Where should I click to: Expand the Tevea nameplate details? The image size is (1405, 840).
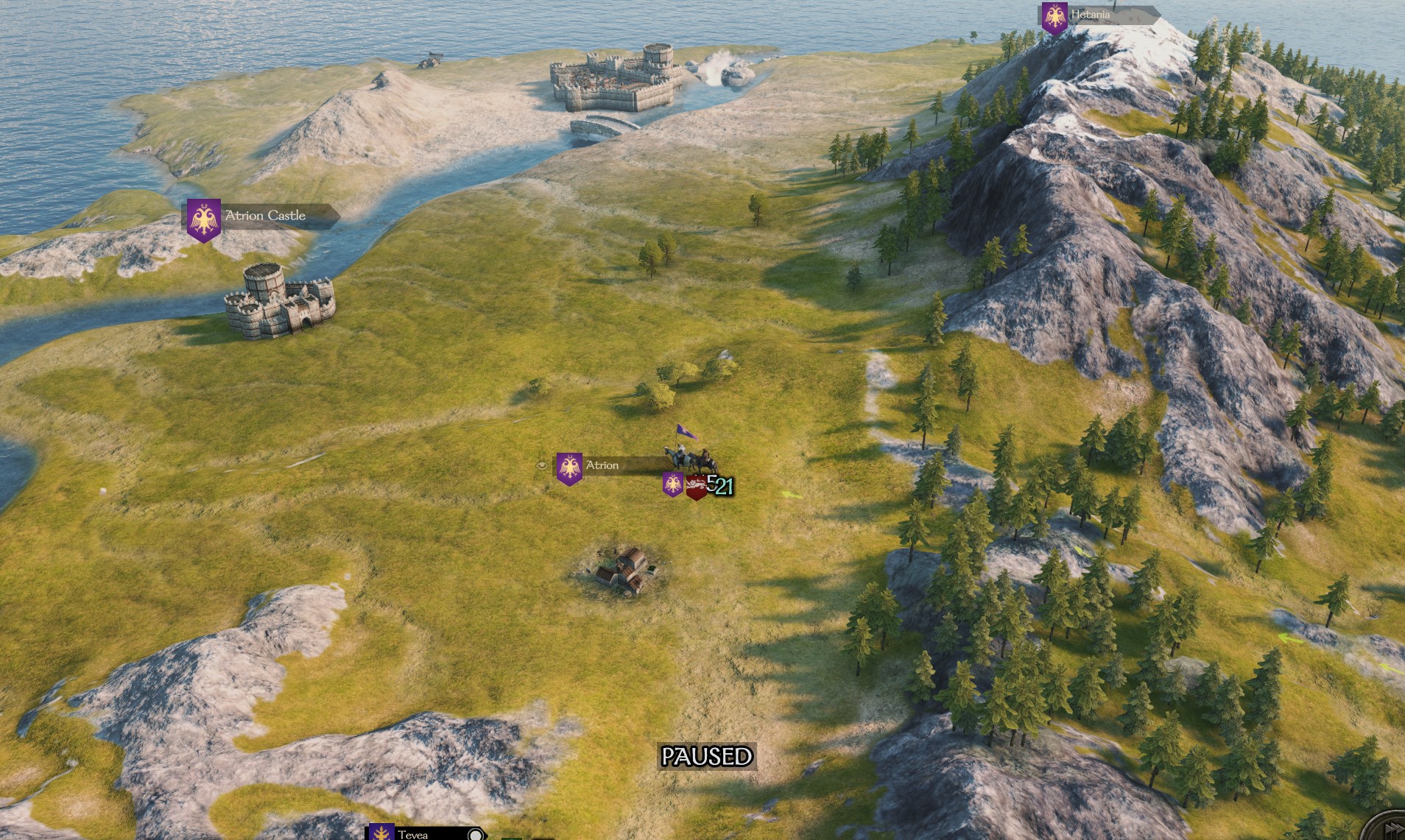pyautogui.click(x=414, y=835)
